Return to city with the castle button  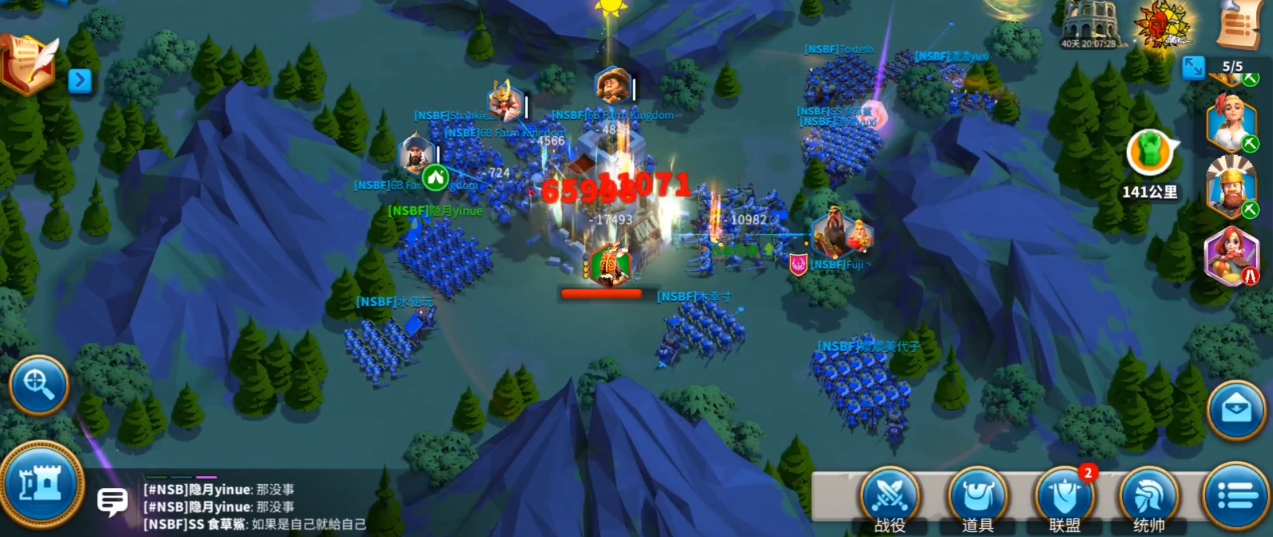point(41,485)
